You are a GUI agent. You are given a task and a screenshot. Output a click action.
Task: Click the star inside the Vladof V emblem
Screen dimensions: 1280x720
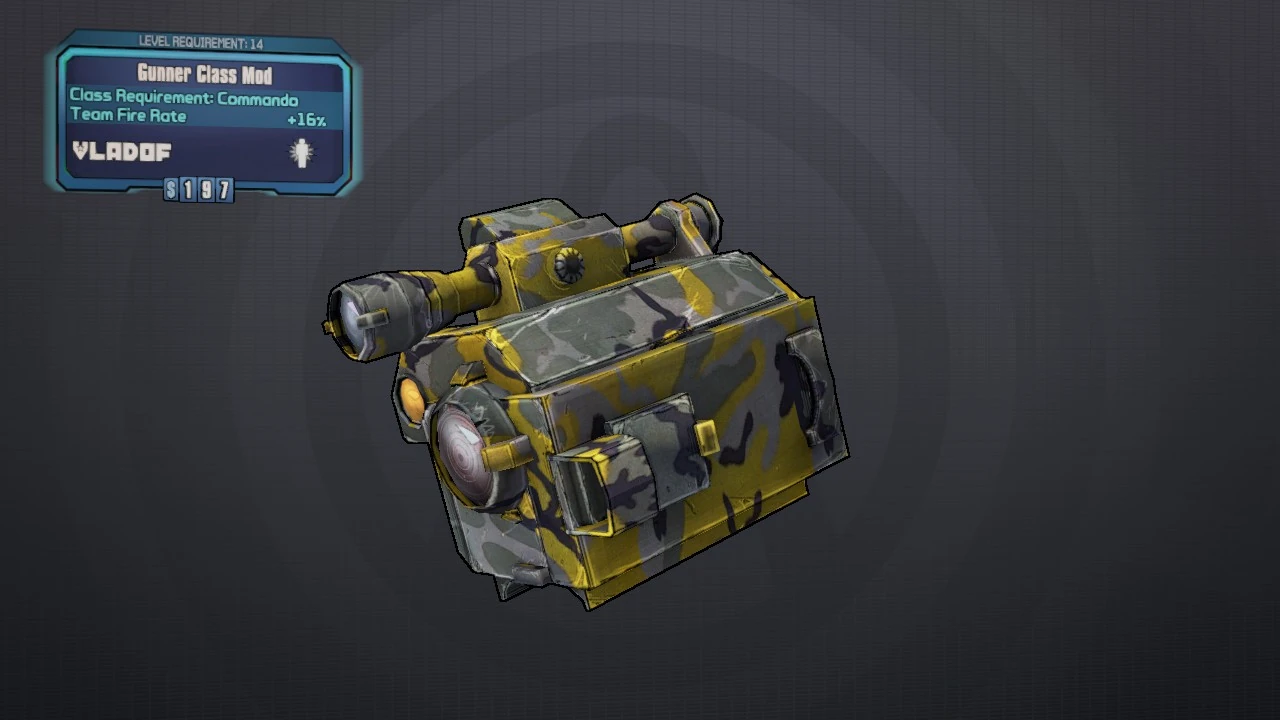click(80, 150)
